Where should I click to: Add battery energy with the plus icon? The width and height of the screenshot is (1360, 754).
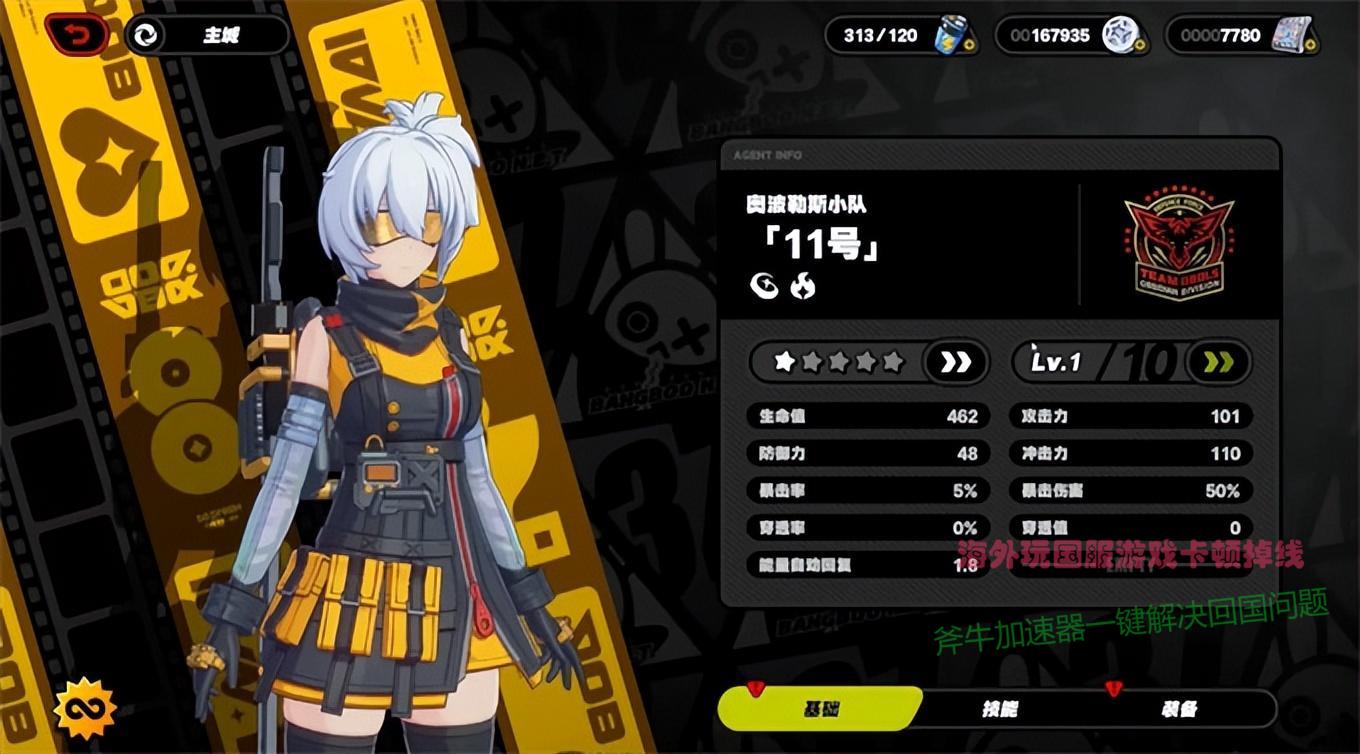click(x=971, y=47)
